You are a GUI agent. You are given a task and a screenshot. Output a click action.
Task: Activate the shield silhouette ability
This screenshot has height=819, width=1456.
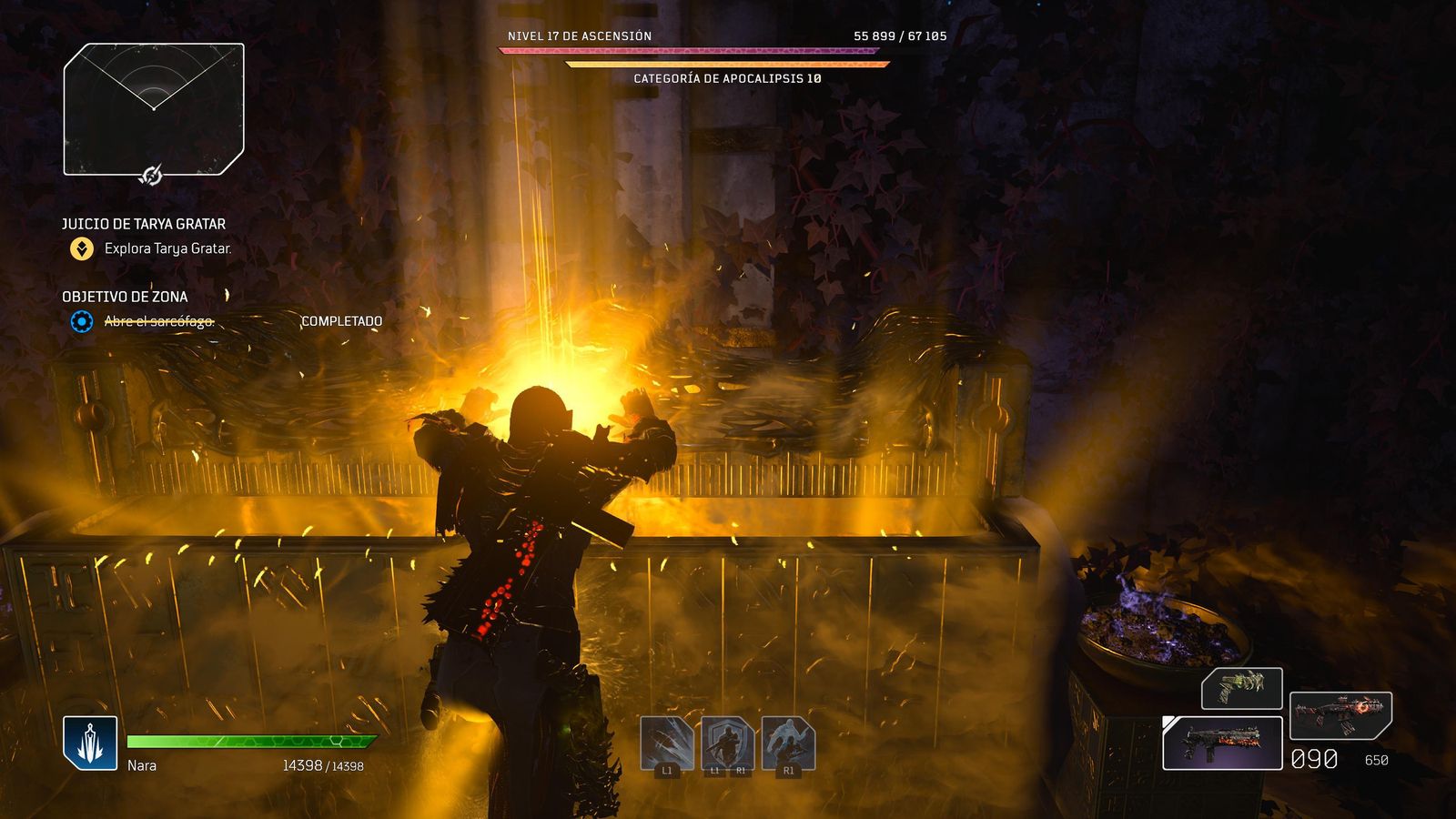point(727,743)
